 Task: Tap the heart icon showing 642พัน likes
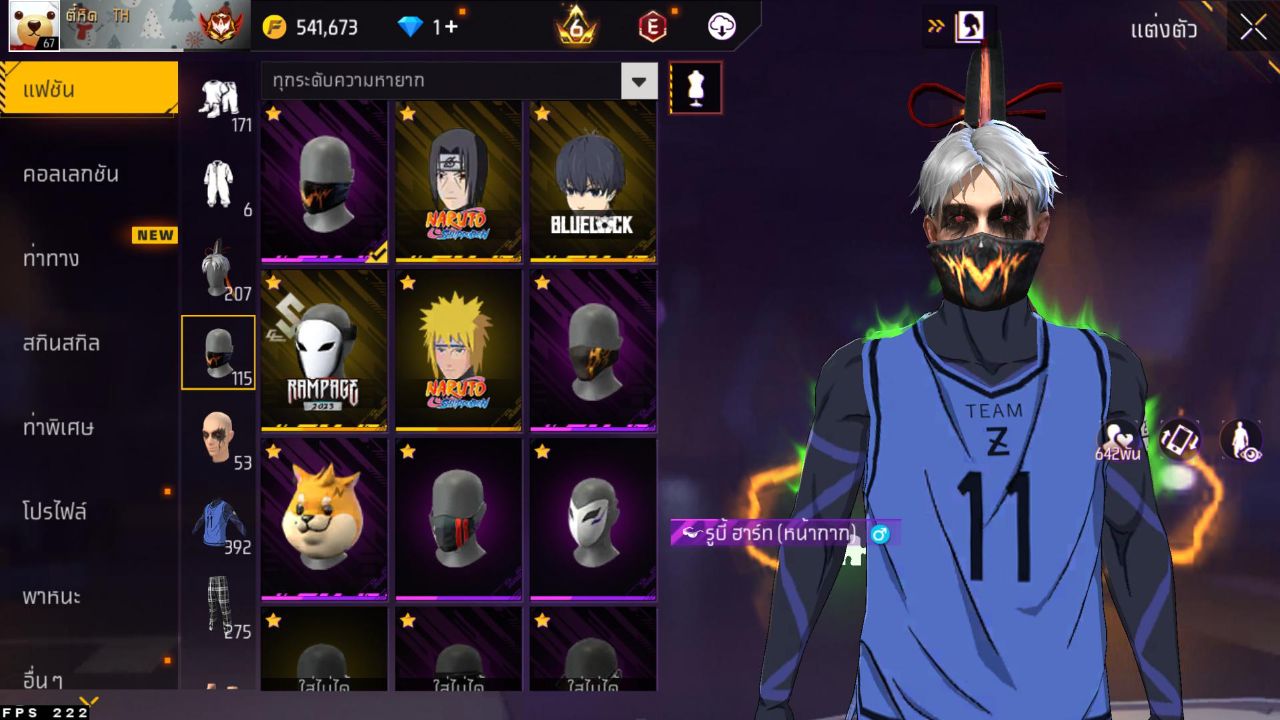(1120, 440)
